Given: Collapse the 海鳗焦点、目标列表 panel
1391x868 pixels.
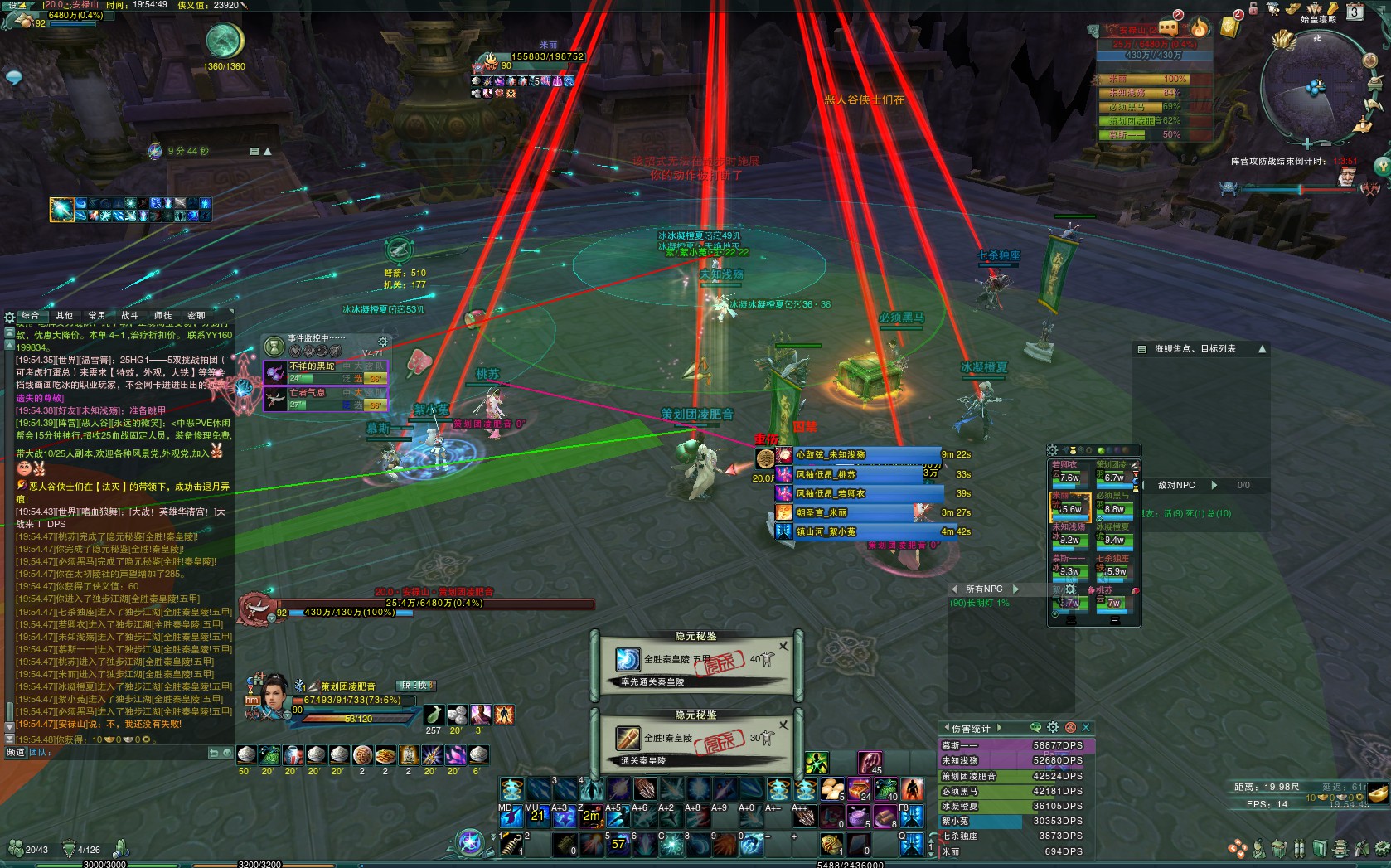Looking at the screenshot, I should point(1262,349).
